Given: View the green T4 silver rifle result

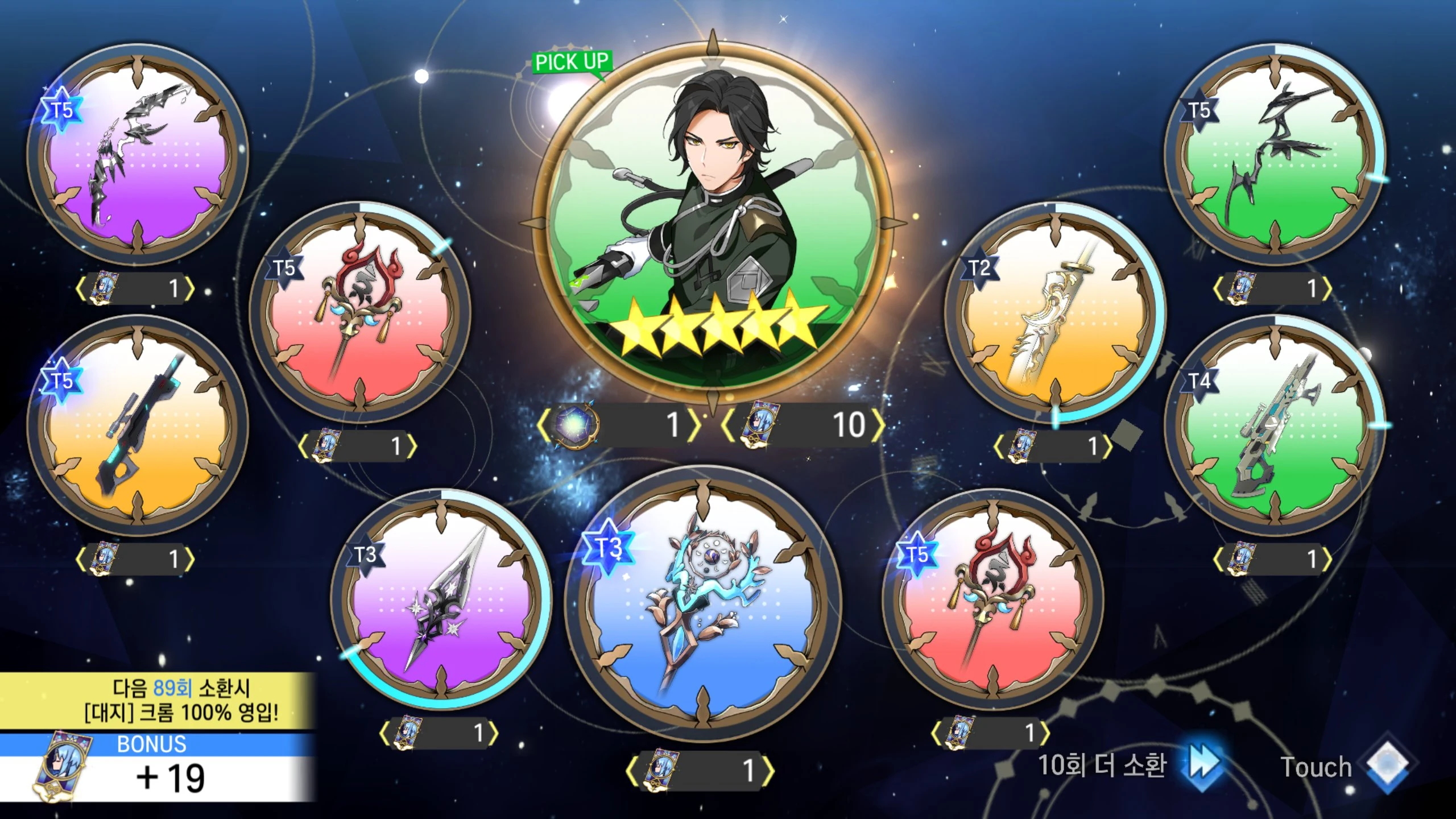Looking at the screenshot, I should [x=1274, y=425].
